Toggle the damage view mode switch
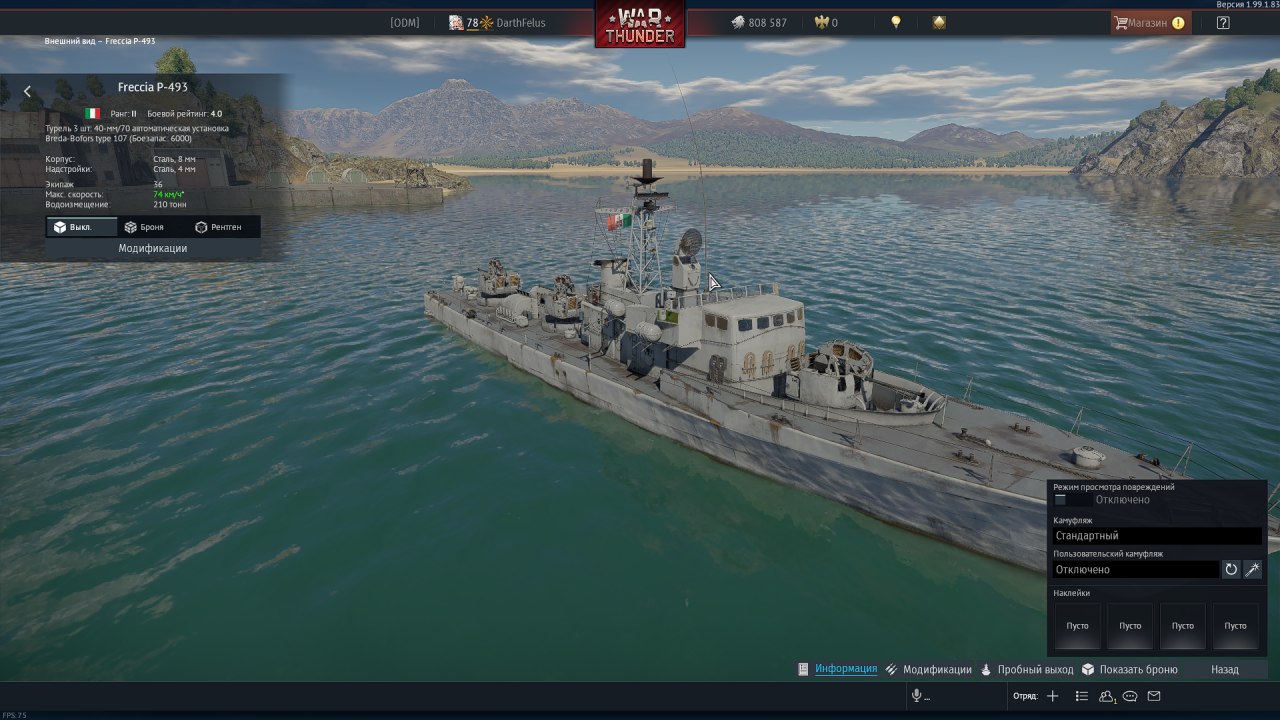Screen dimensions: 1280x720 point(1061,499)
